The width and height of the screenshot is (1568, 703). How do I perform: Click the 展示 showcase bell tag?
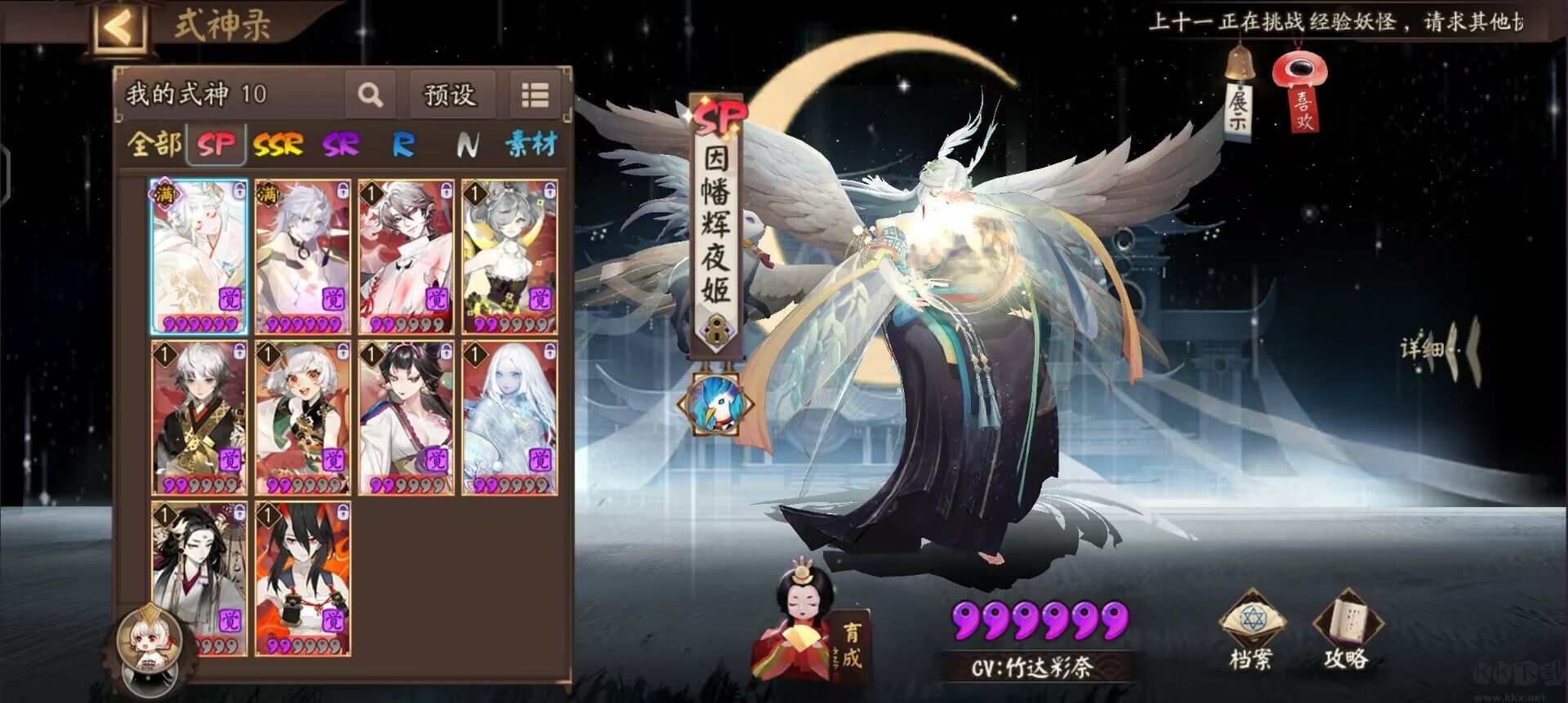click(1239, 102)
